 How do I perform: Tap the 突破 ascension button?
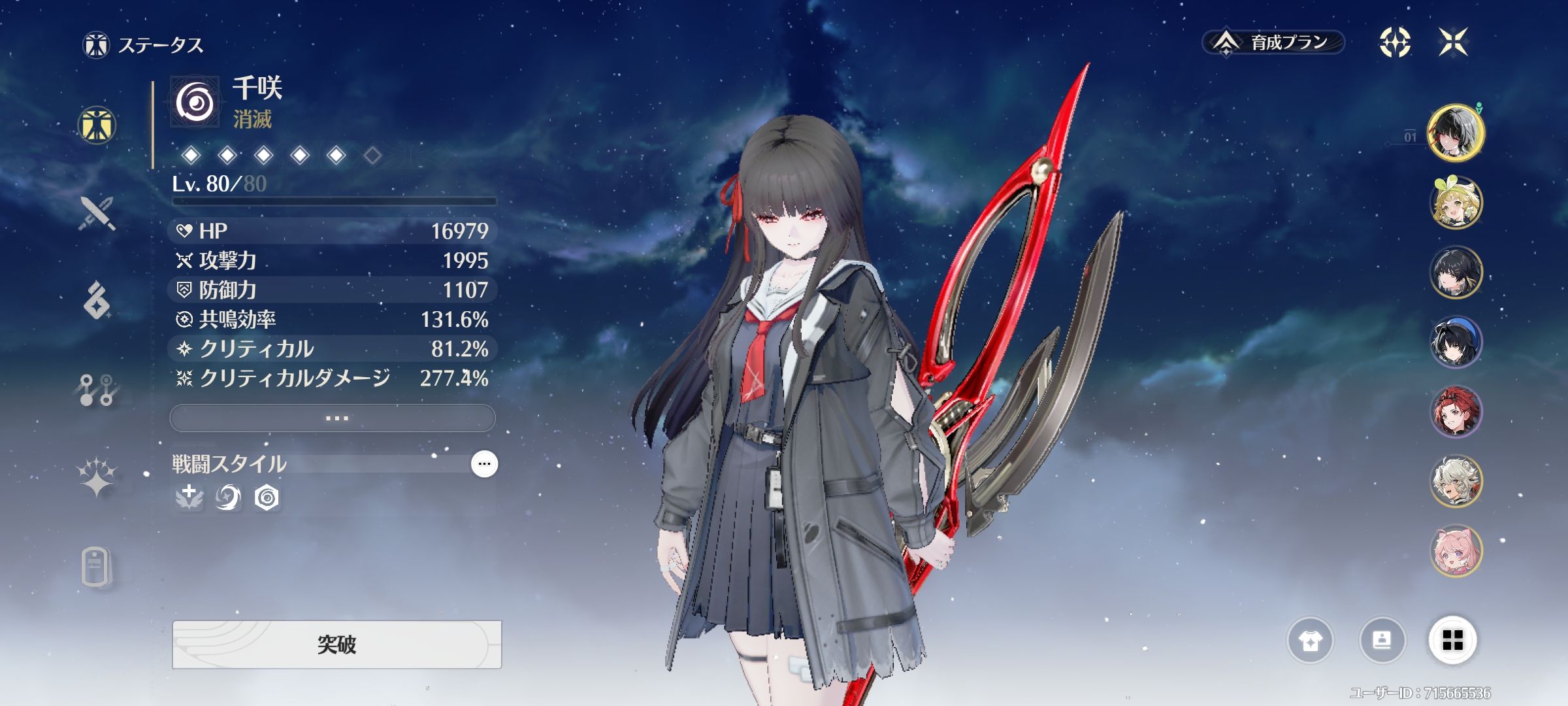click(336, 645)
